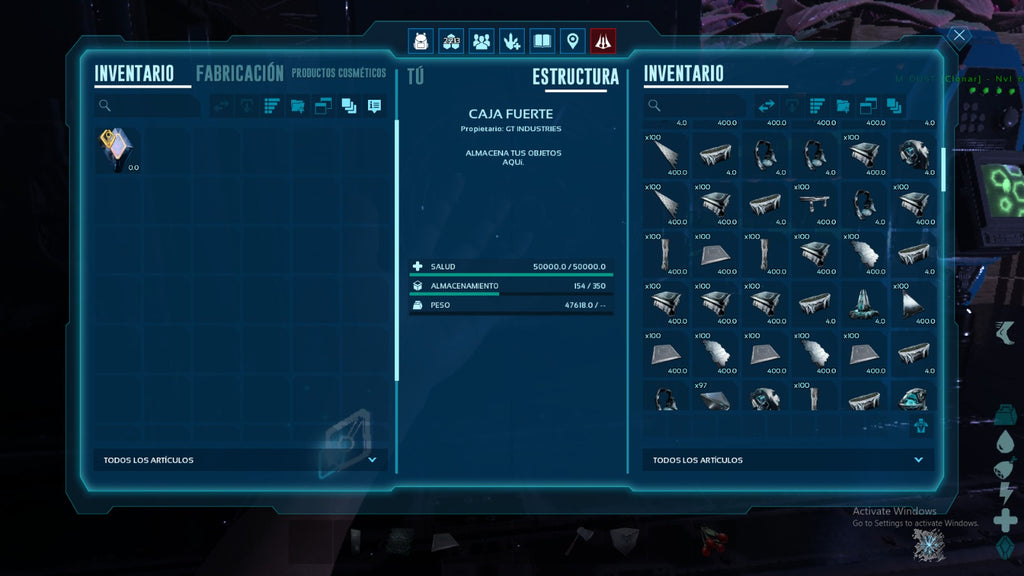Open the safe's Todos los Artículos filter dropdown
The height and width of the screenshot is (576, 1024).
click(x=788, y=460)
